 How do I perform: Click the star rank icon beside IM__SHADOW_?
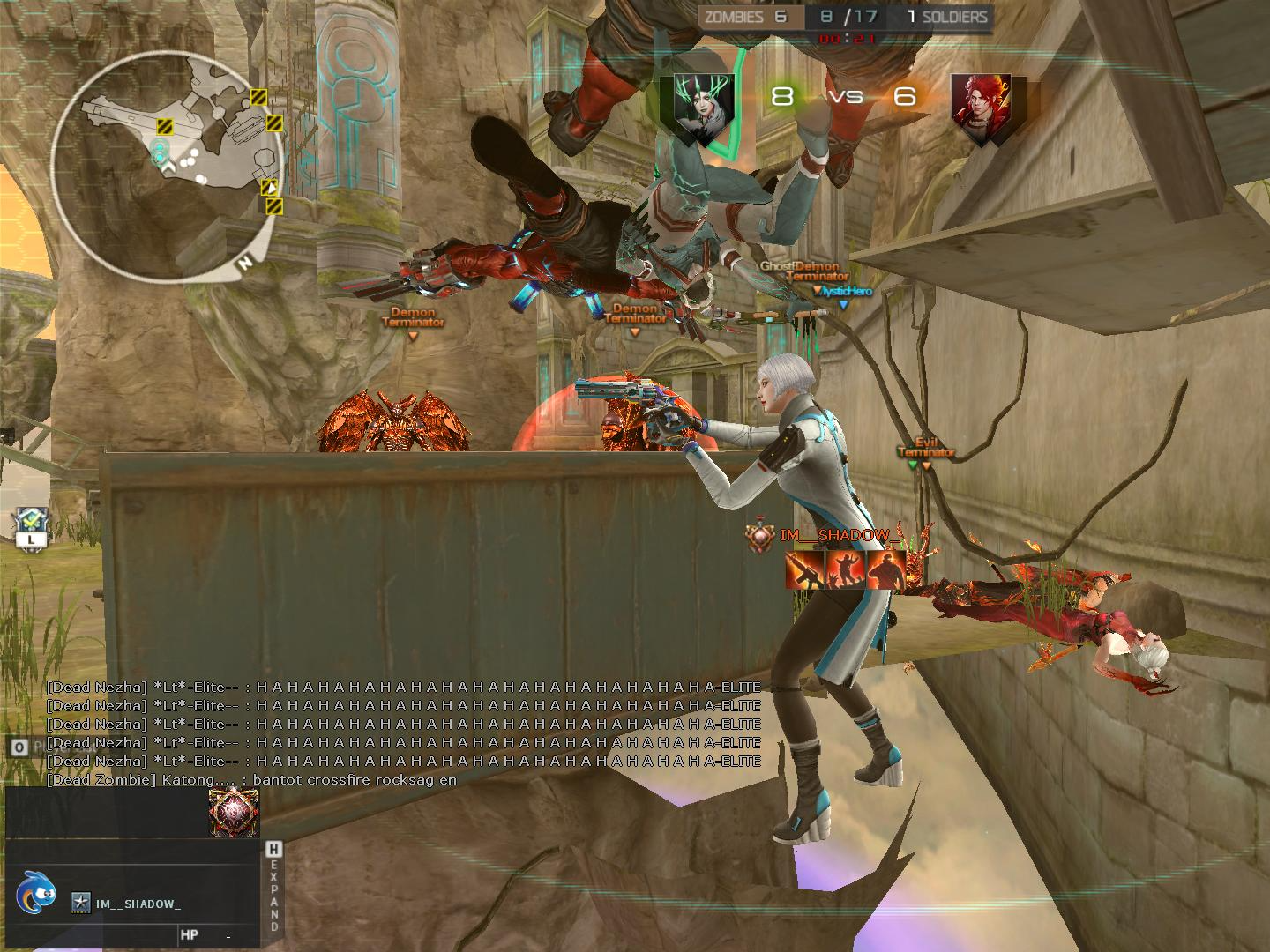click(81, 903)
